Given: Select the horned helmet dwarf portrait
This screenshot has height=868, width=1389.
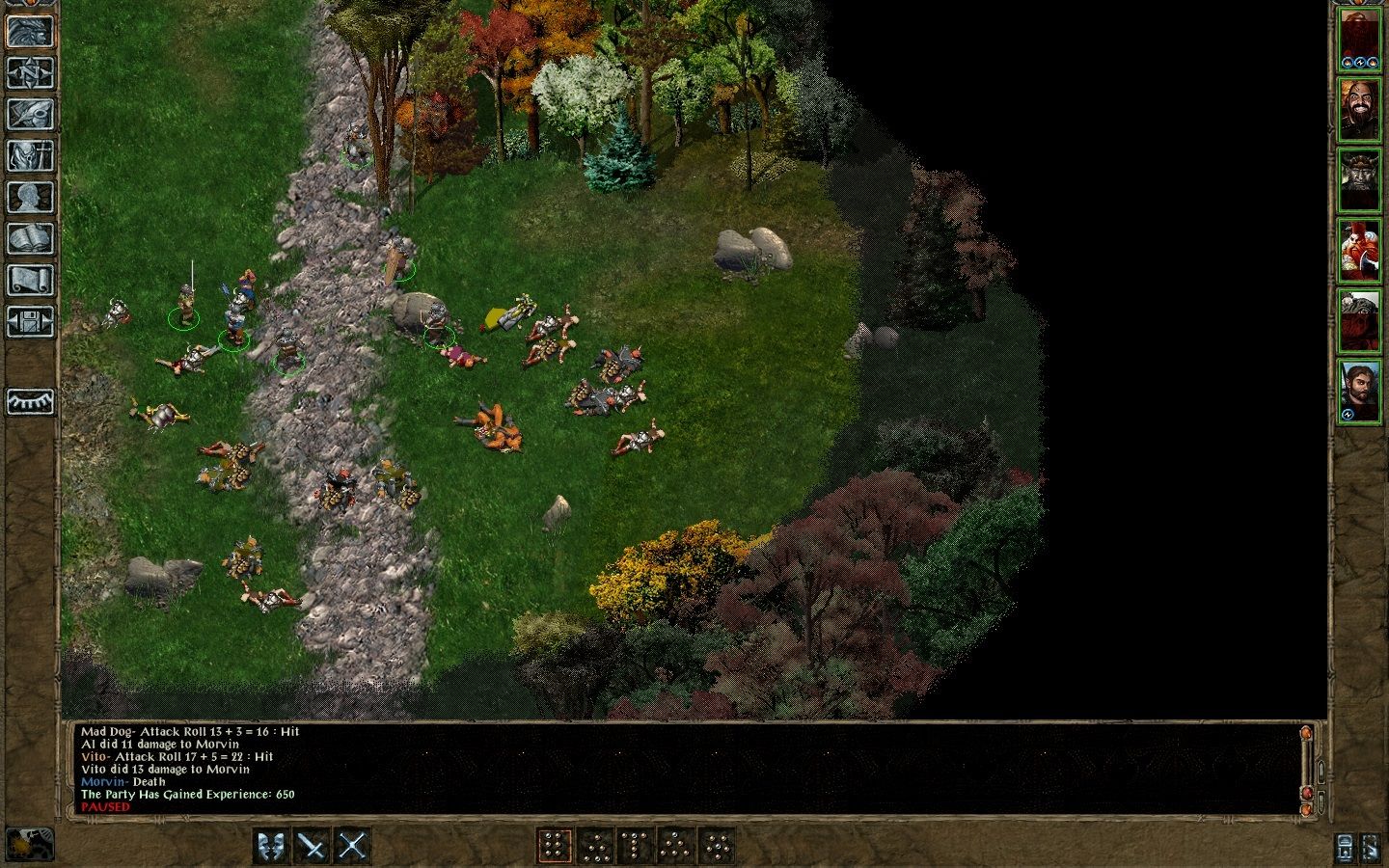Looking at the screenshot, I should tap(1358, 180).
